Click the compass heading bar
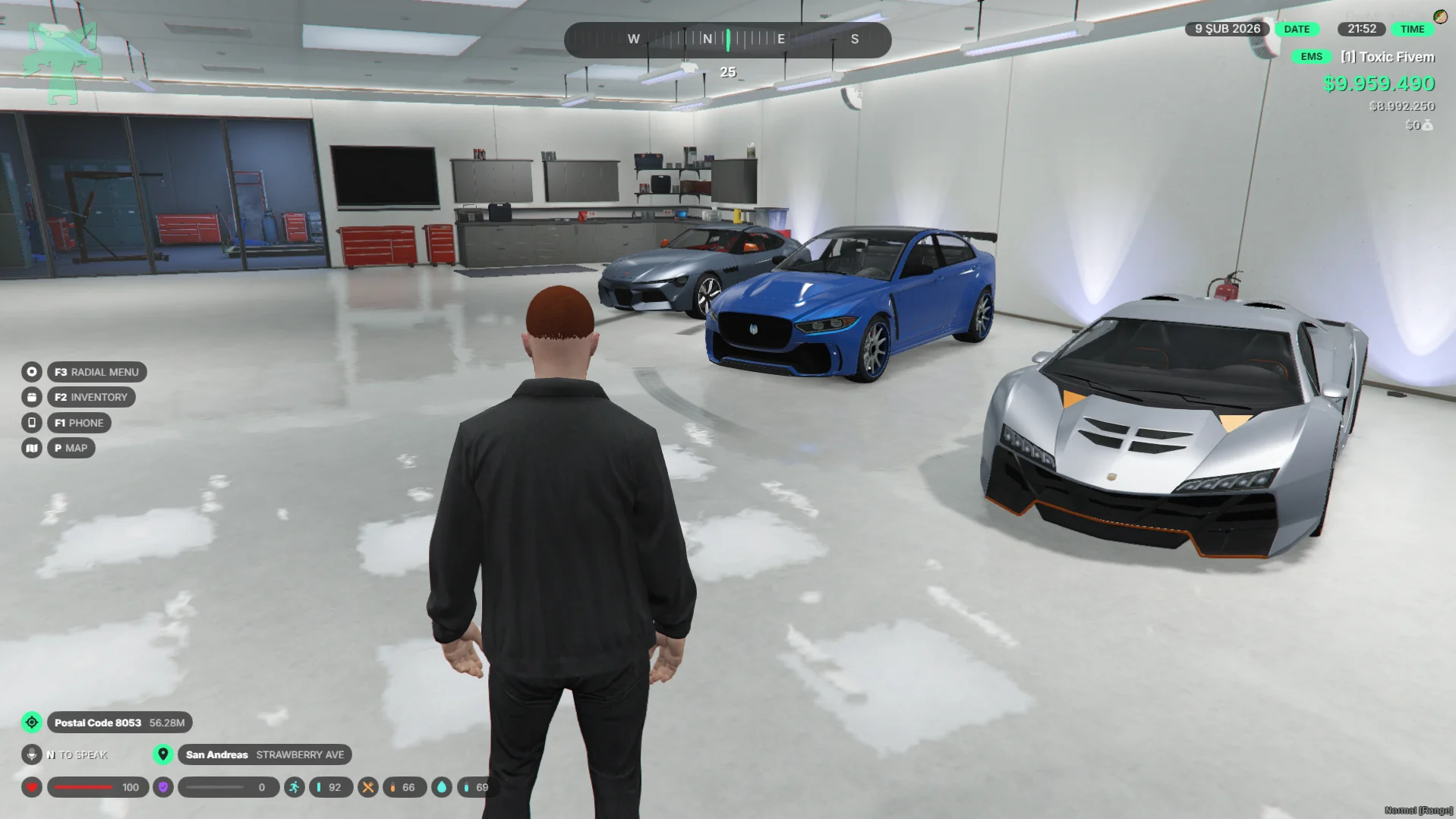The height and width of the screenshot is (819, 1456). tap(727, 39)
